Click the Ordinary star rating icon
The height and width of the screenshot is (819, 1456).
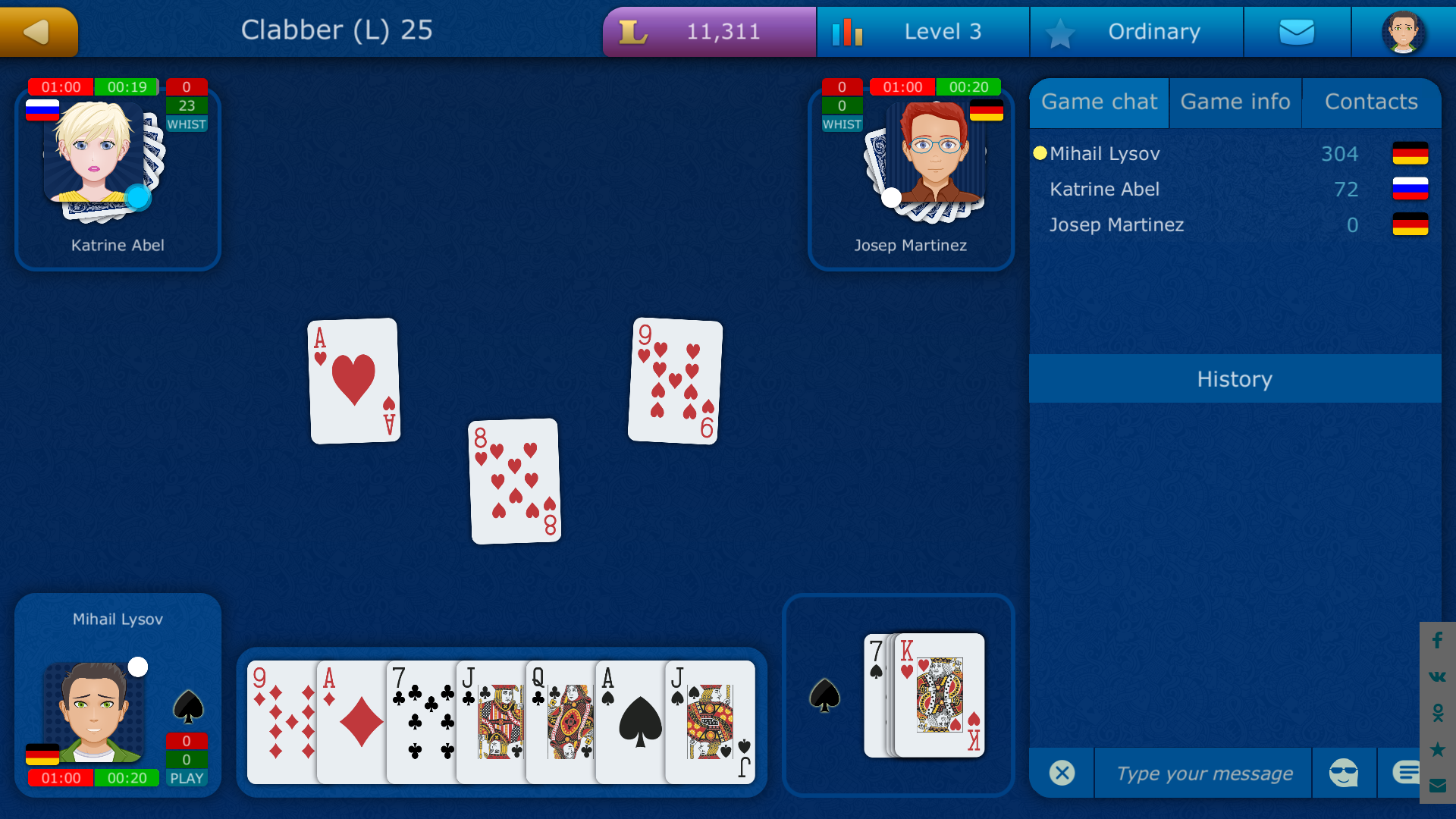click(x=1060, y=32)
